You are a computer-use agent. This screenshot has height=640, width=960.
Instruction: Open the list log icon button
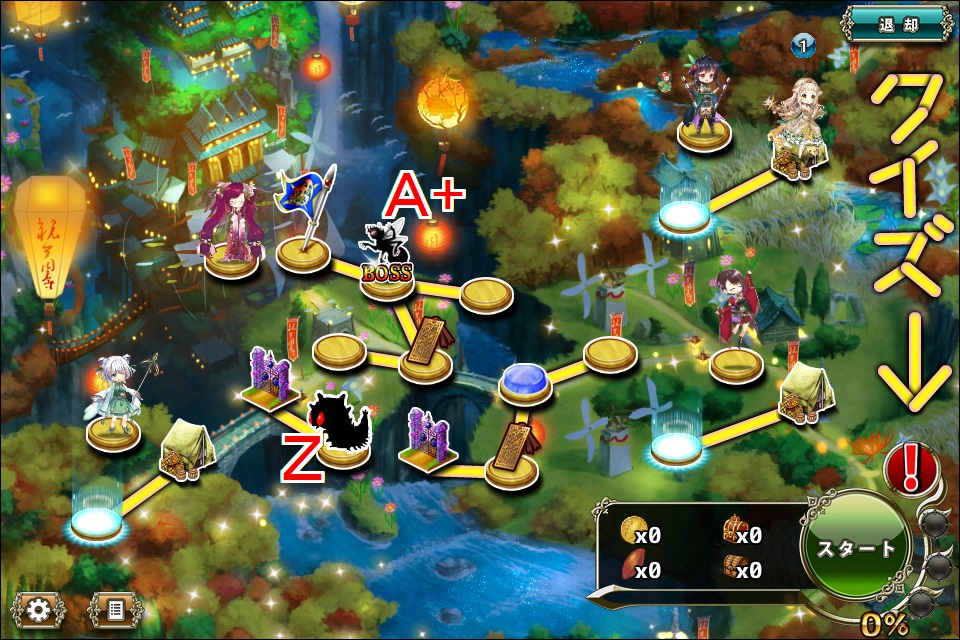click(x=115, y=607)
